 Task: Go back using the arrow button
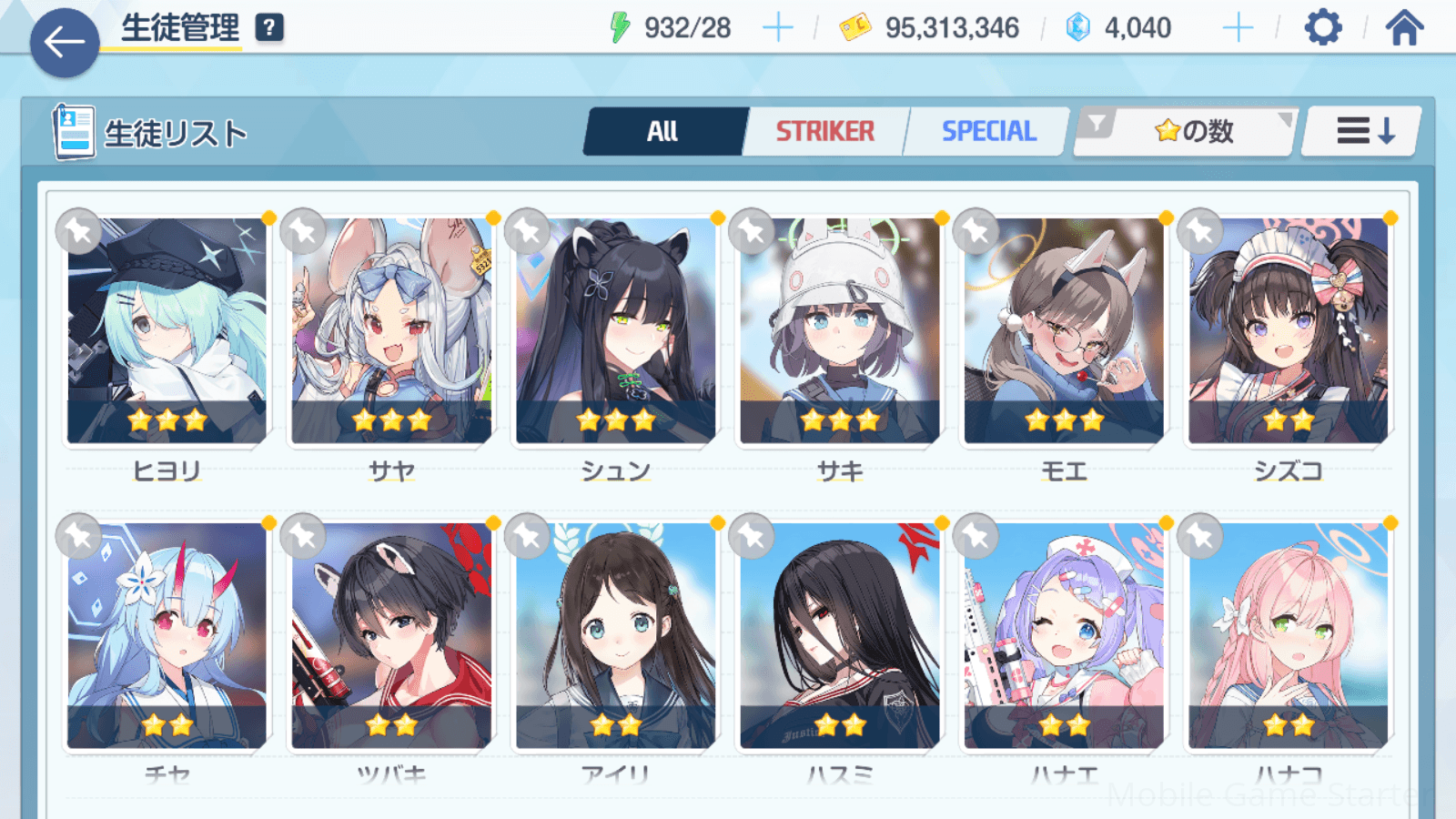pos(64,42)
